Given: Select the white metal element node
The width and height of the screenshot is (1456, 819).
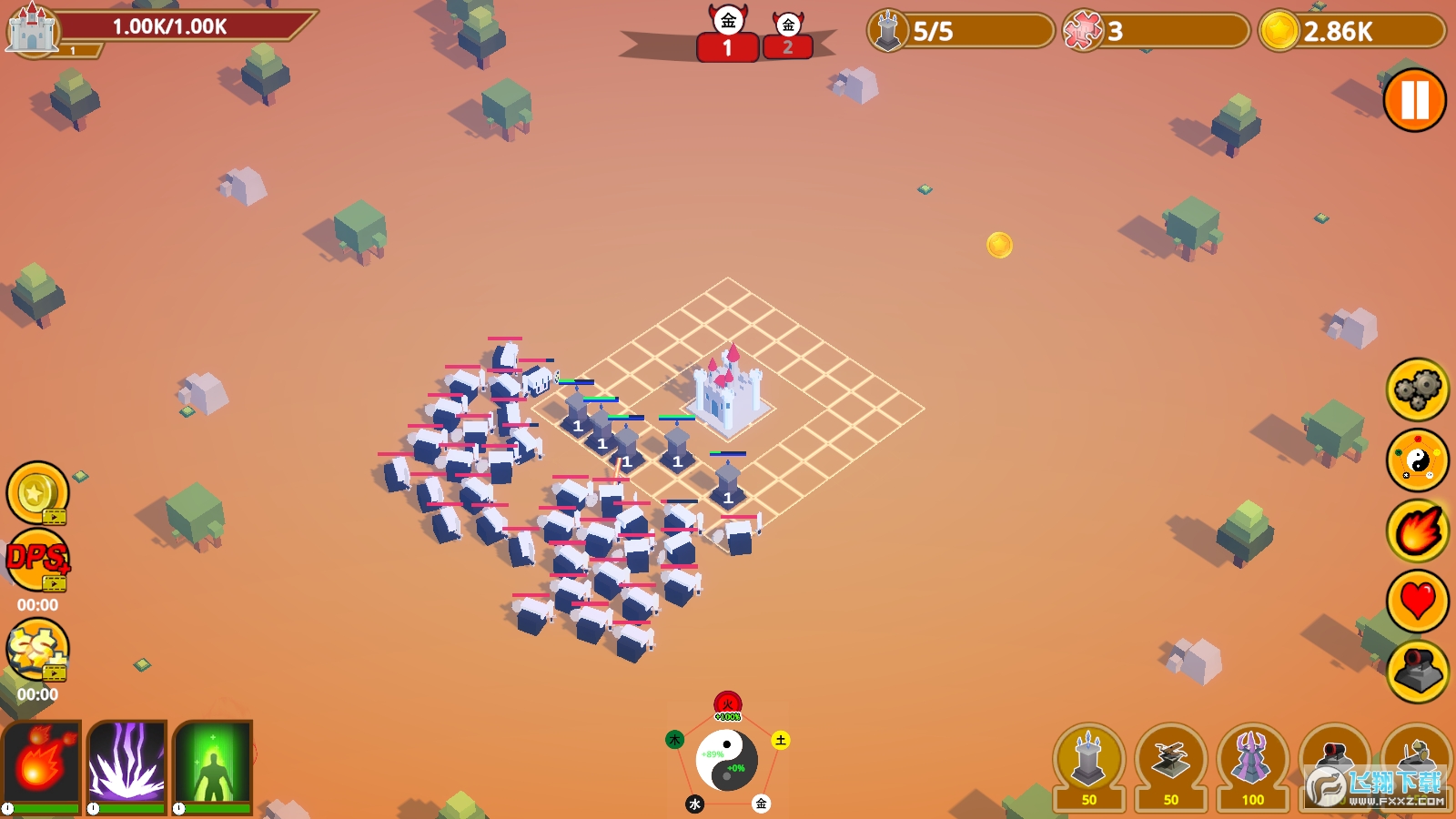Looking at the screenshot, I should (x=761, y=804).
